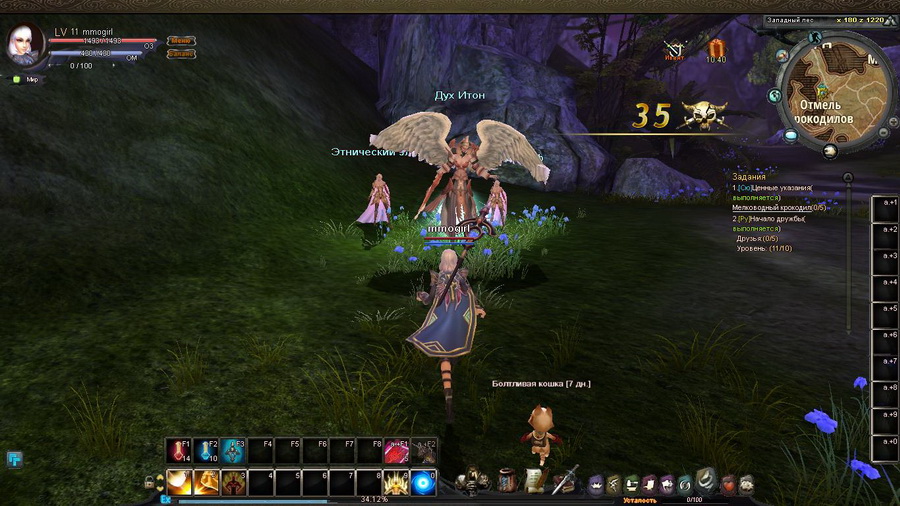The image size is (900, 506).
Task: Activate the skill in hotbar slot 3
Action: (x=234, y=481)
